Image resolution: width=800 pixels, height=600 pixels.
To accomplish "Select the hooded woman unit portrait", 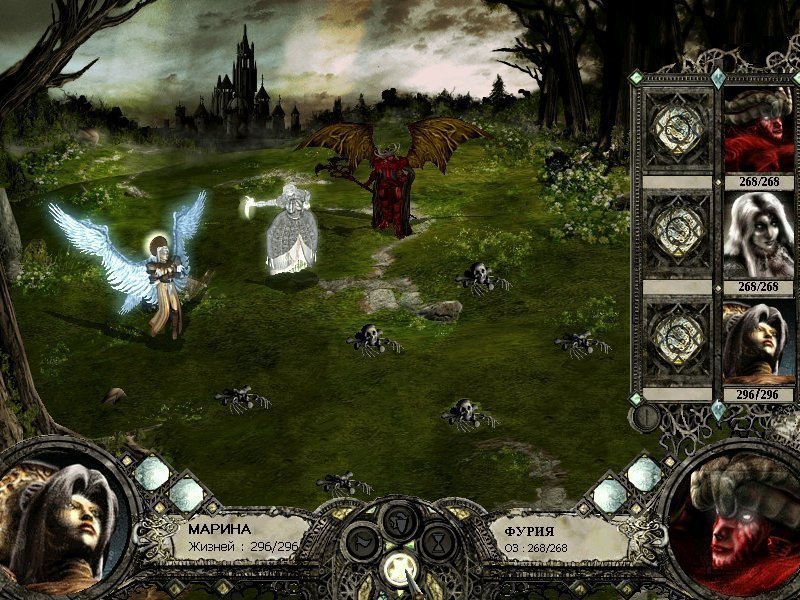I will click(759, 343).
